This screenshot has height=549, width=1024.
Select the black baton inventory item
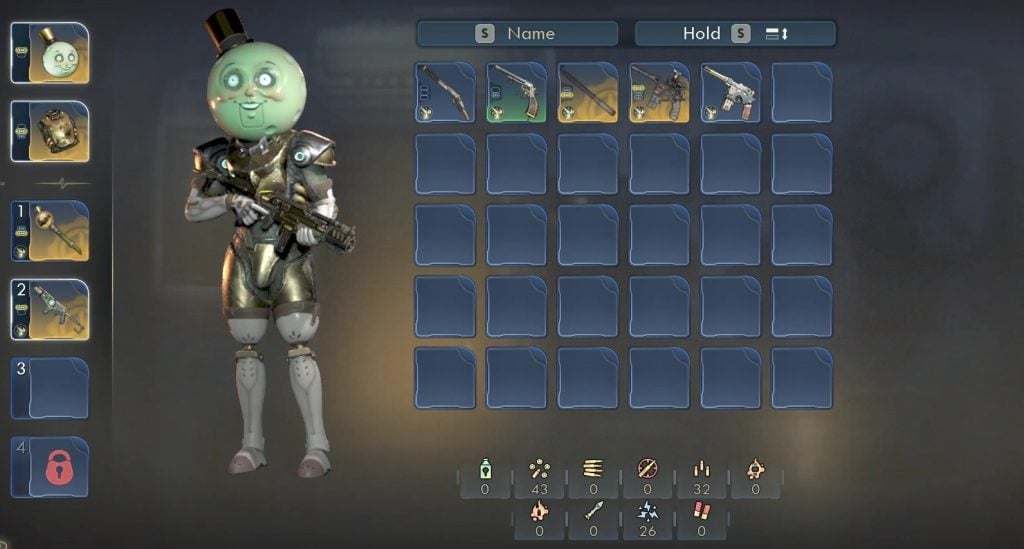588,92
